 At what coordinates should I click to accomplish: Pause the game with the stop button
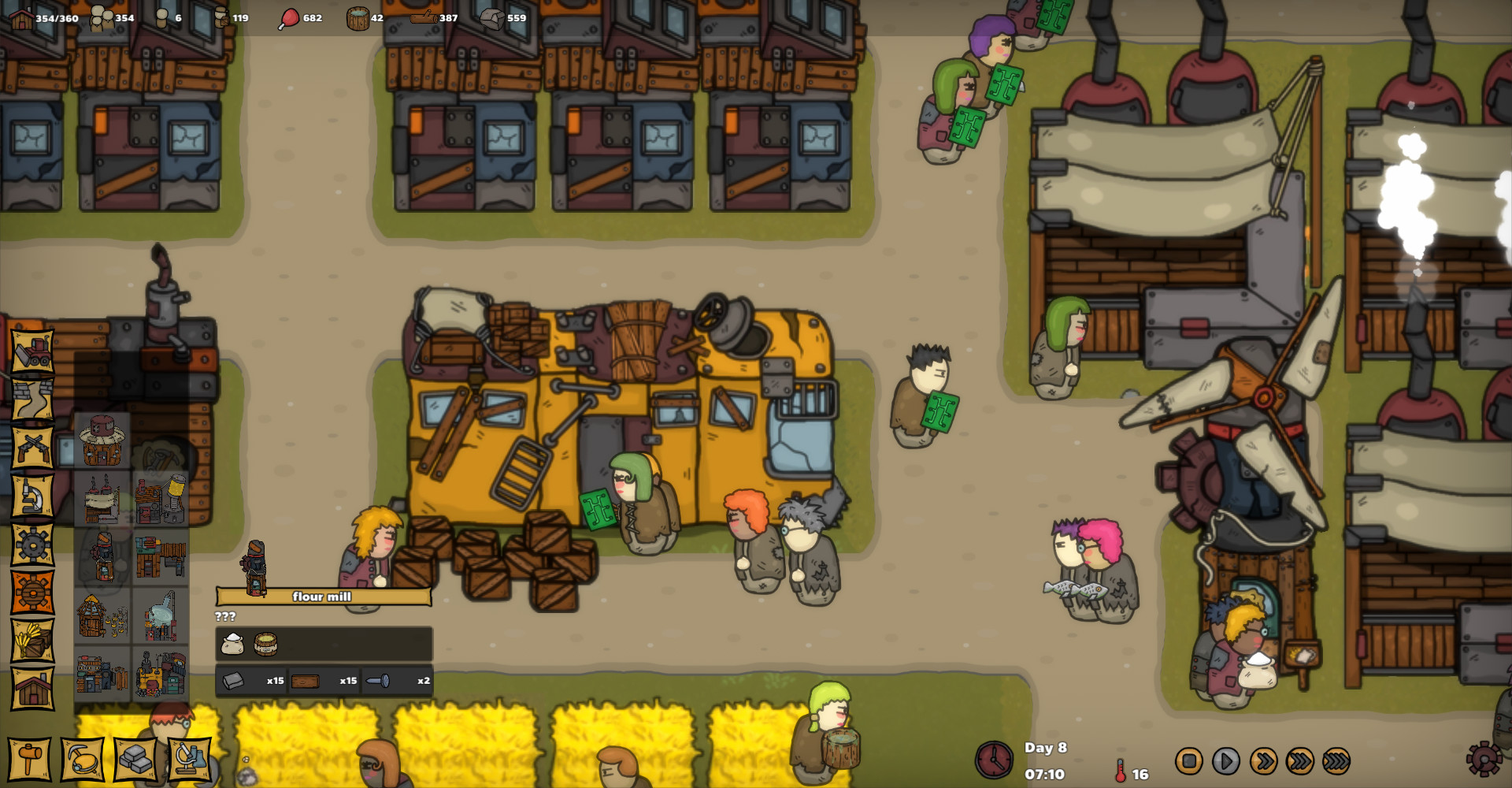[x=1189, y=762]
